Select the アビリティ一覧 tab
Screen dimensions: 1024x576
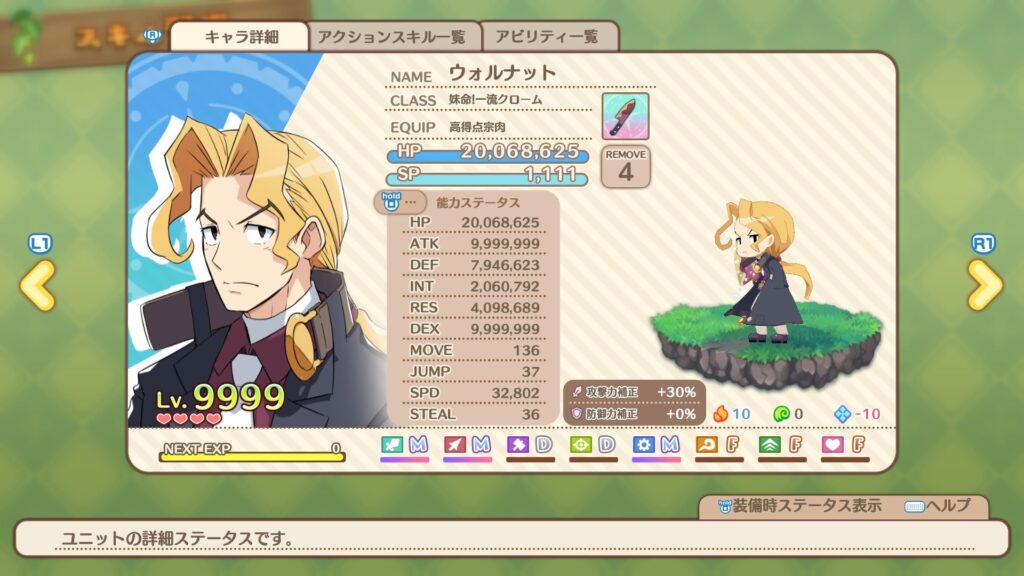tap(548, 37)
